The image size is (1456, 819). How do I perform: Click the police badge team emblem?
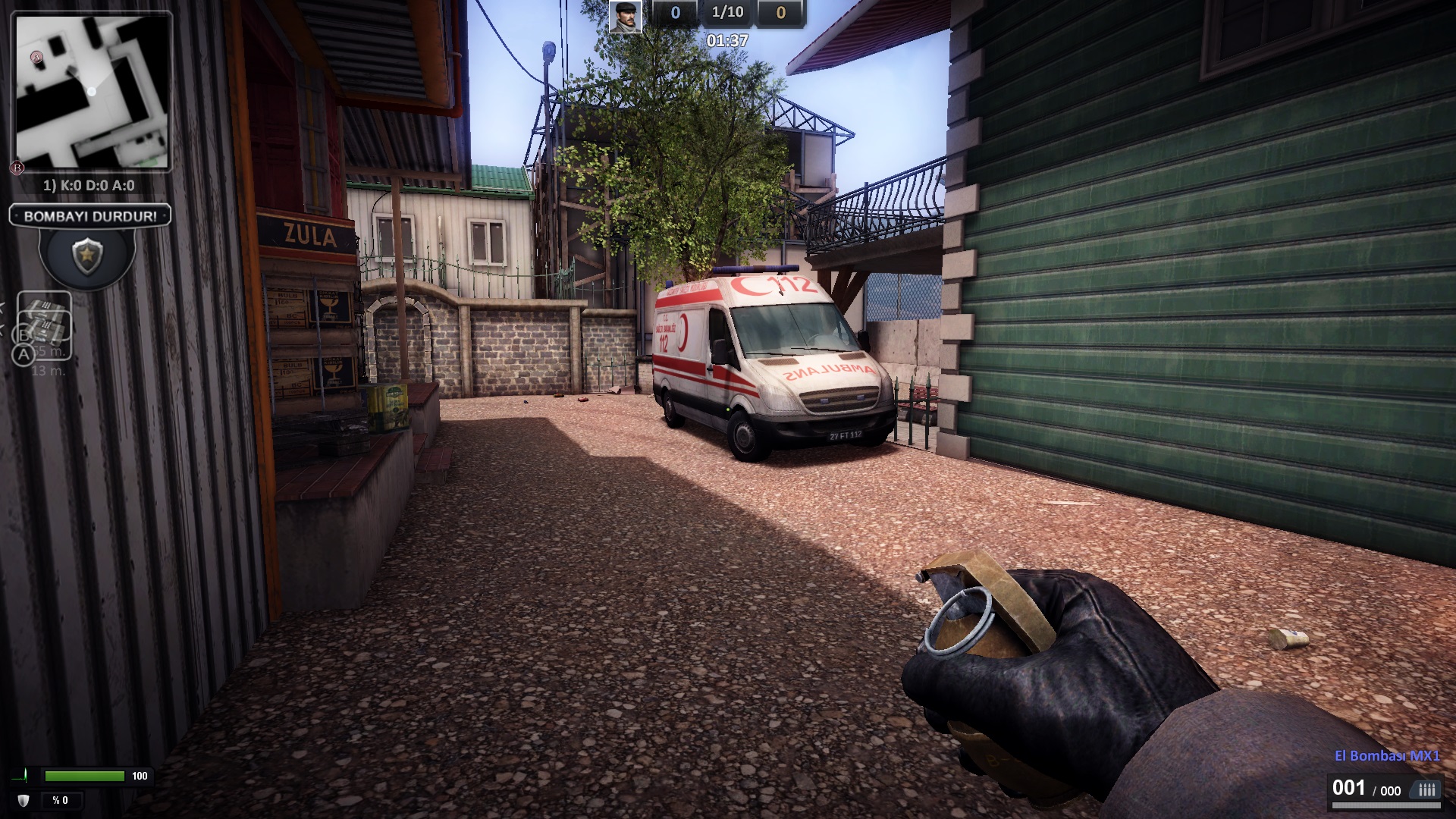tap(87, 256)
